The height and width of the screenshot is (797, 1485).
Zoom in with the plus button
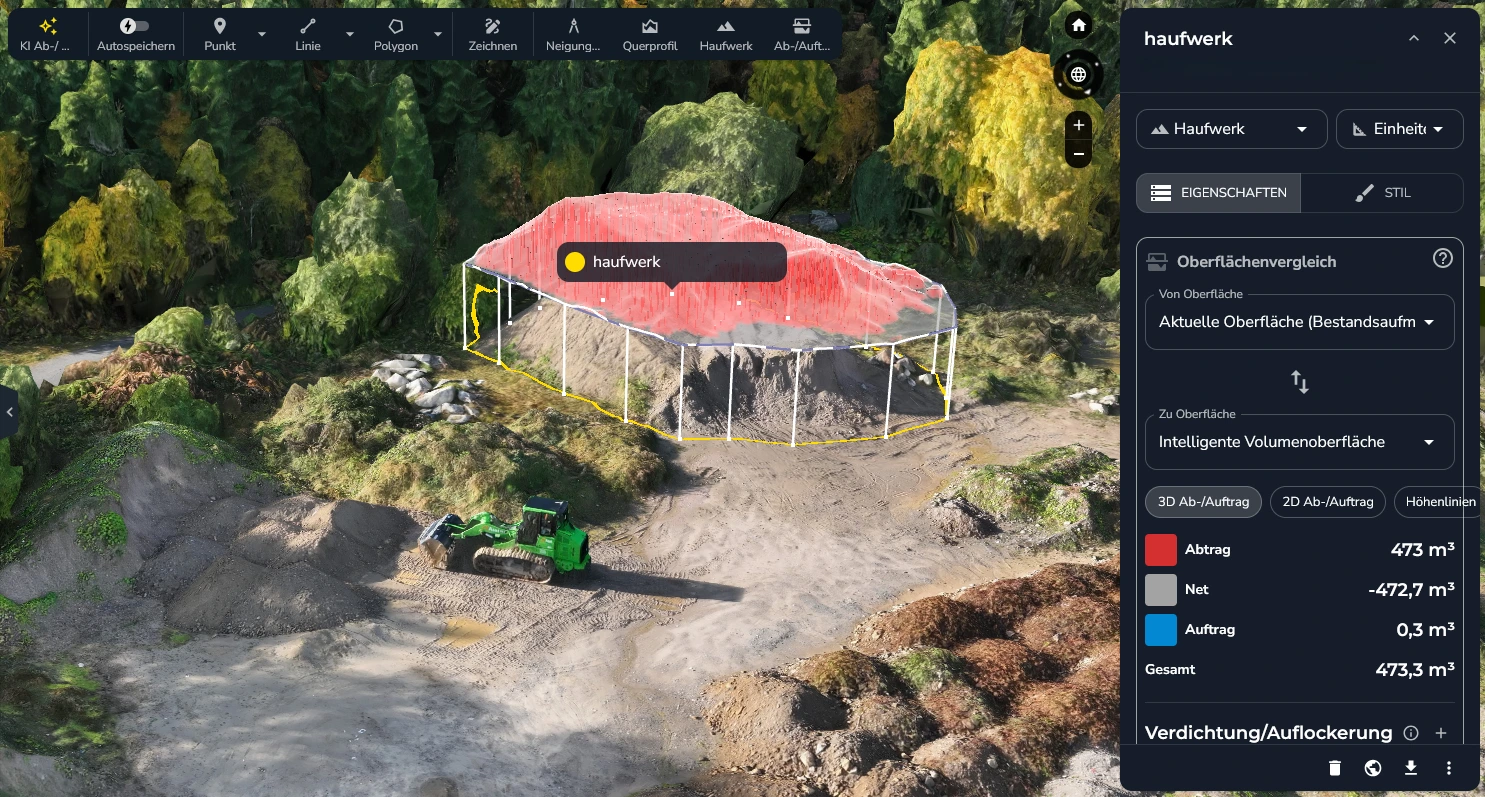(x=1078, y=126)
